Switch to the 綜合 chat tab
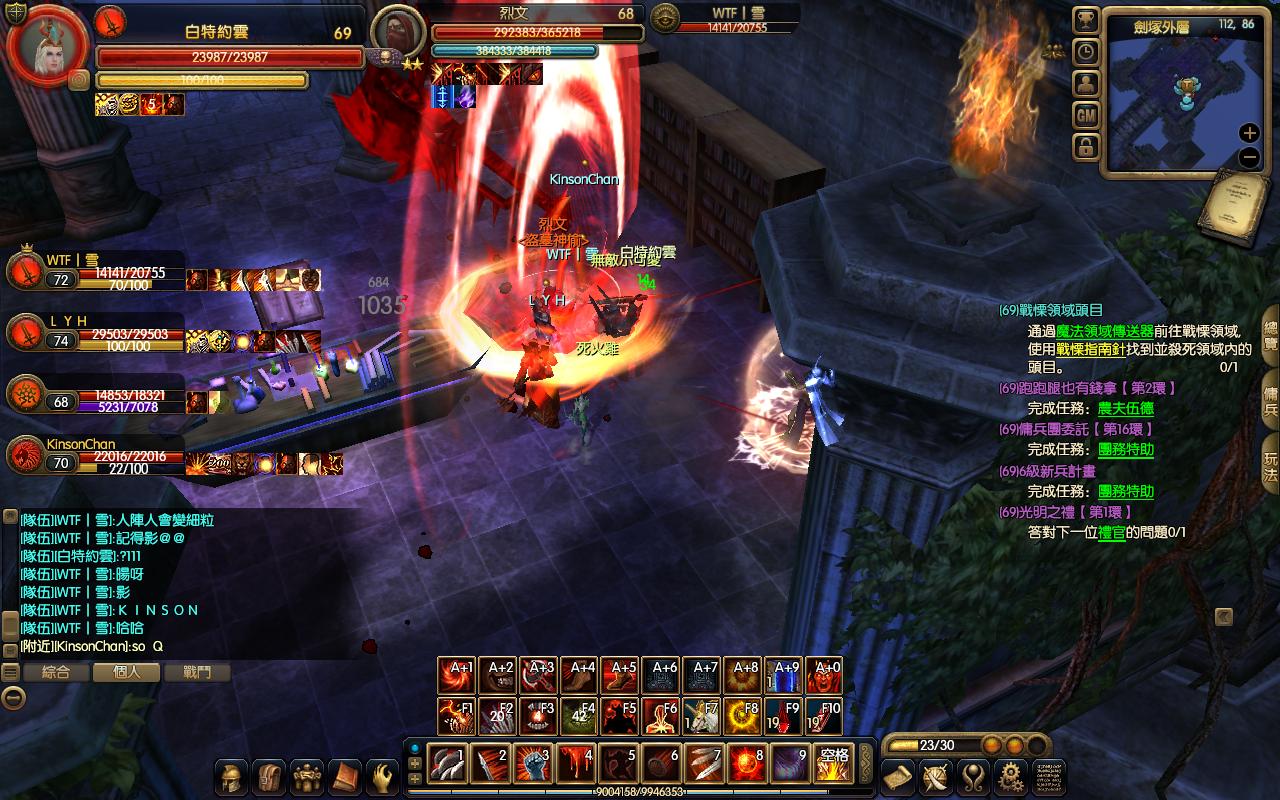1280x800 pixels. click(x=56, y=673)
